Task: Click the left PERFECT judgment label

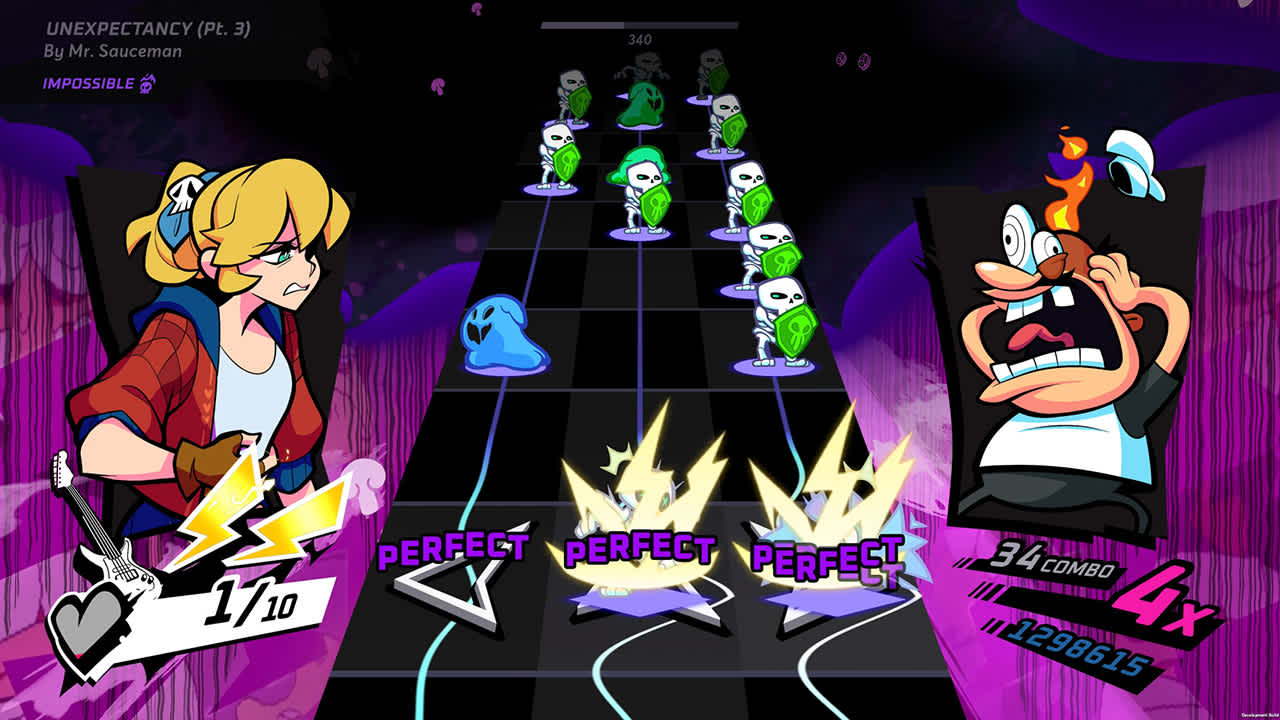Action: click(455, 552)
